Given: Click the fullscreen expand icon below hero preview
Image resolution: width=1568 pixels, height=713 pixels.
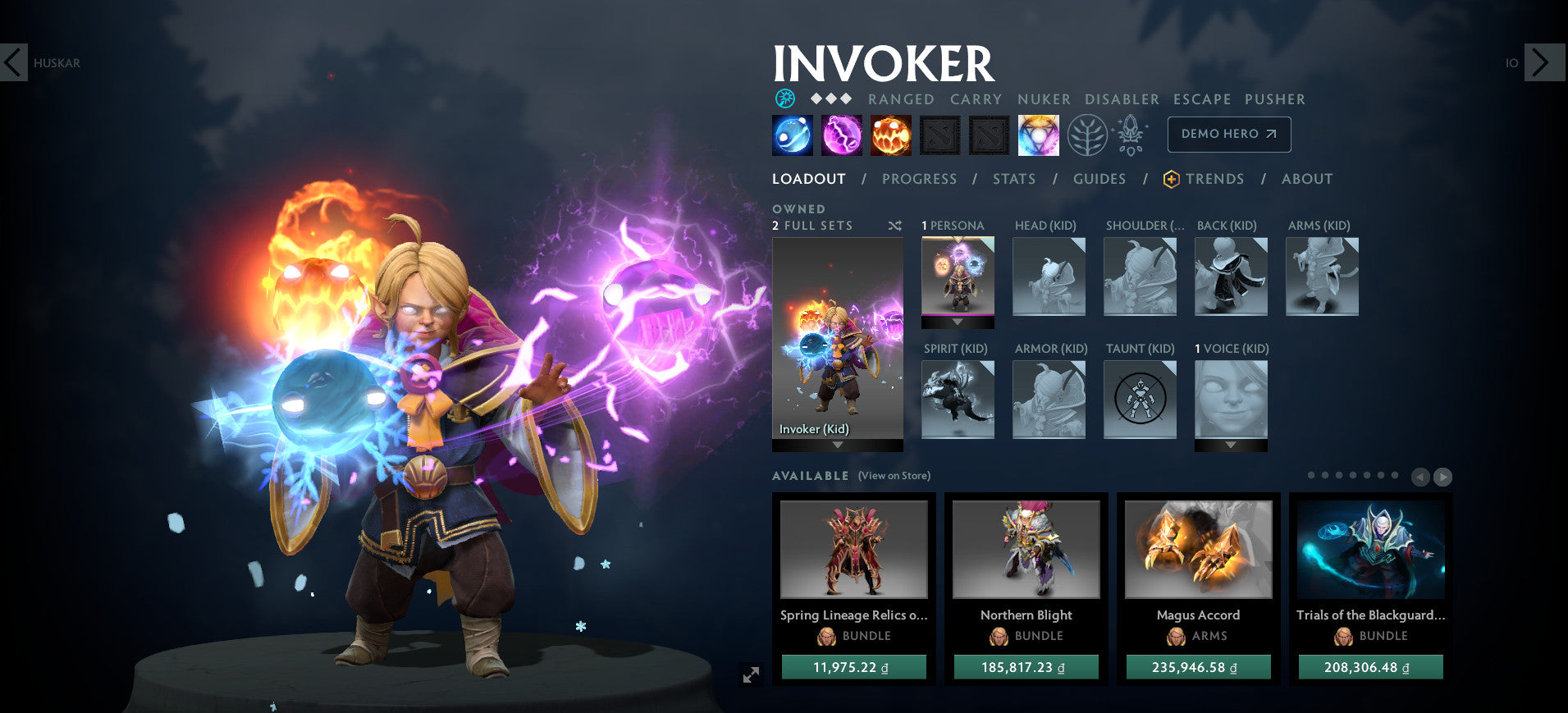Looking at the screenshot, I should point(751,675).
